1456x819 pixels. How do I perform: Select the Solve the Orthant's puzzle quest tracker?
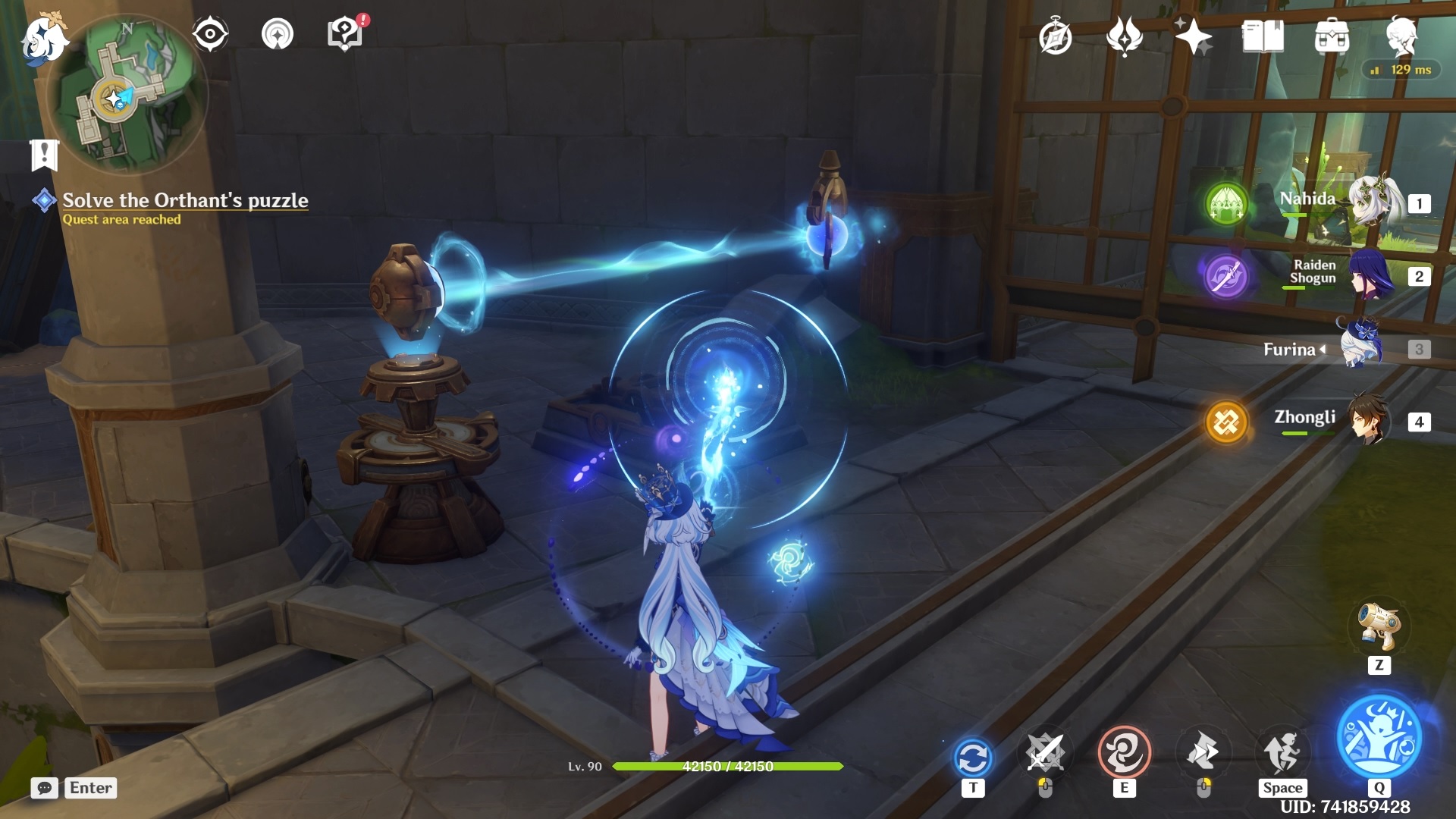pos(184,200)
